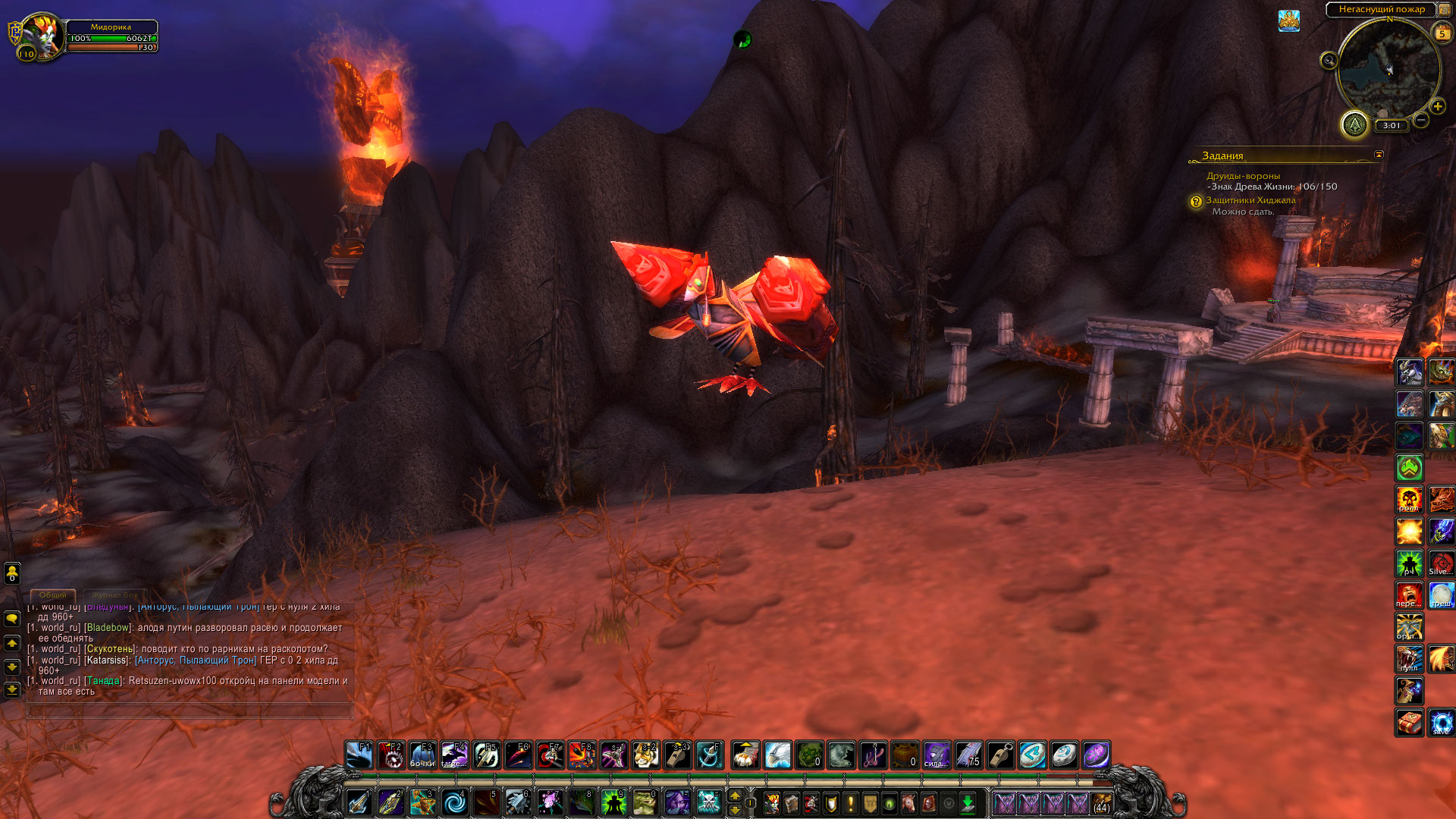Open the Защитники Хиджала quest ready to turn in

pyautogui.click(x=1250, y=200)
